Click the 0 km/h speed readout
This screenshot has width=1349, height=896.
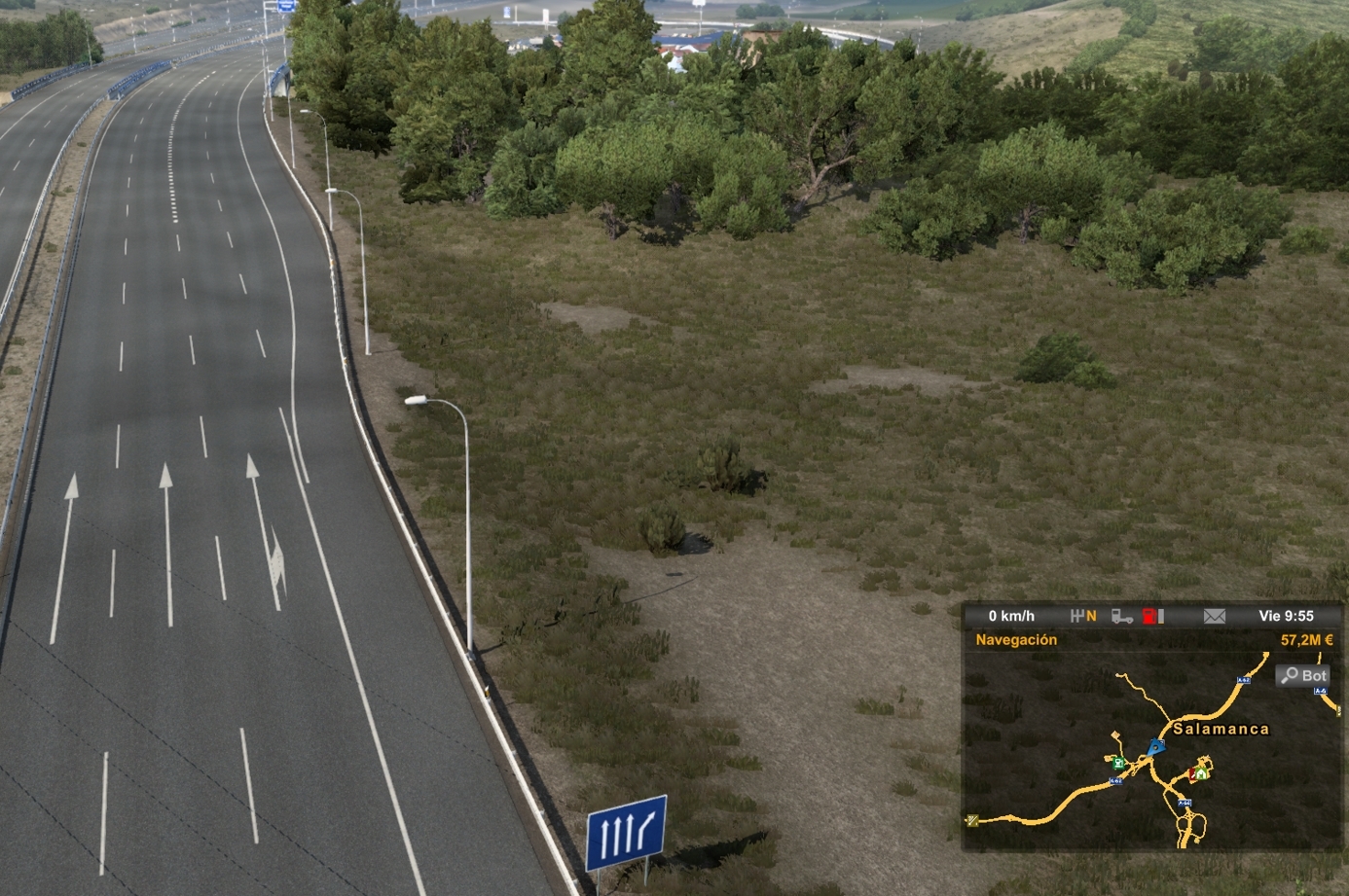click(1012, 616)
